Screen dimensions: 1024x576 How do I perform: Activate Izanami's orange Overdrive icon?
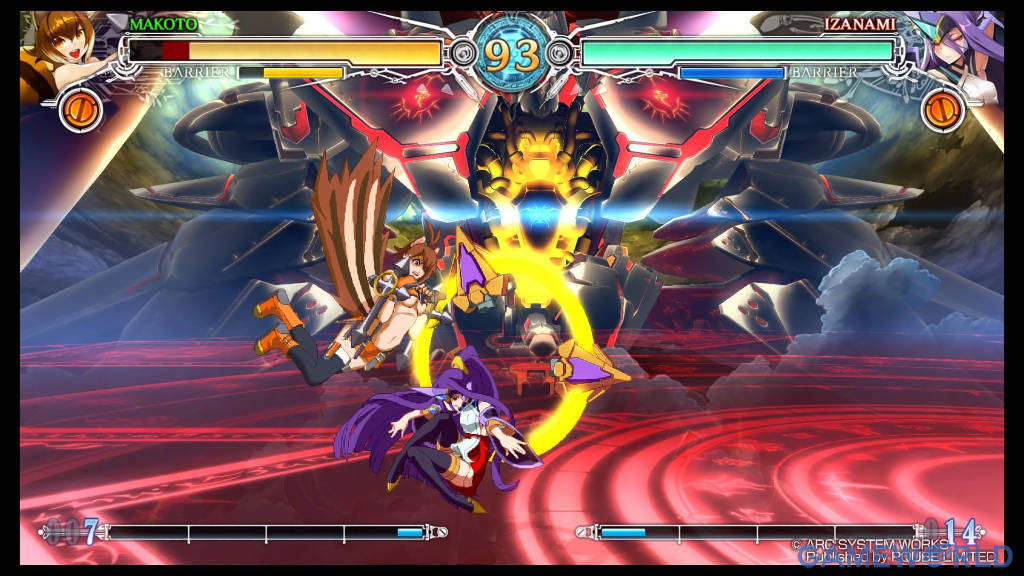pyautogui.click(x=942, y=110)
